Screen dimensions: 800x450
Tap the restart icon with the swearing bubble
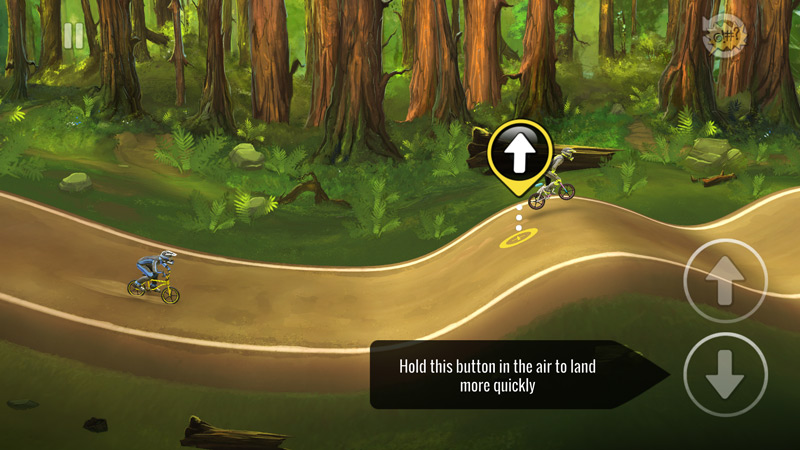(725, 36)
